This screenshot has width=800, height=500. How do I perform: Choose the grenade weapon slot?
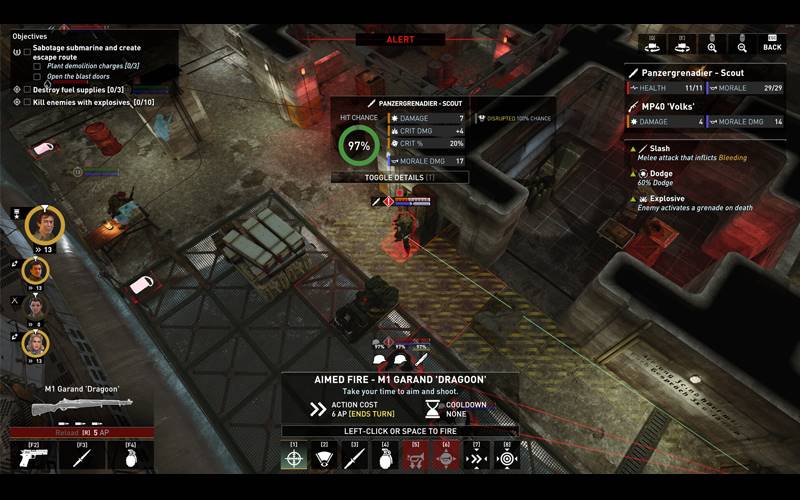pos(131,458)
